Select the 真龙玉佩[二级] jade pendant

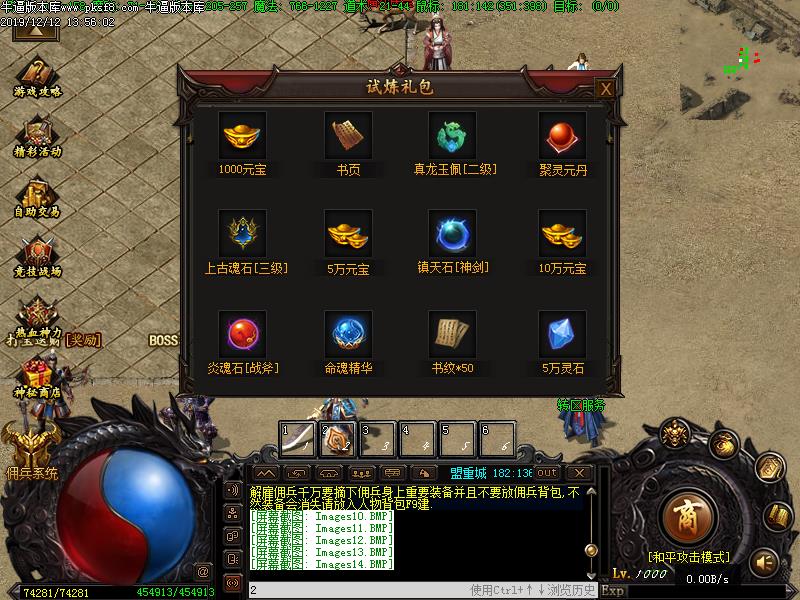point(454,135)
